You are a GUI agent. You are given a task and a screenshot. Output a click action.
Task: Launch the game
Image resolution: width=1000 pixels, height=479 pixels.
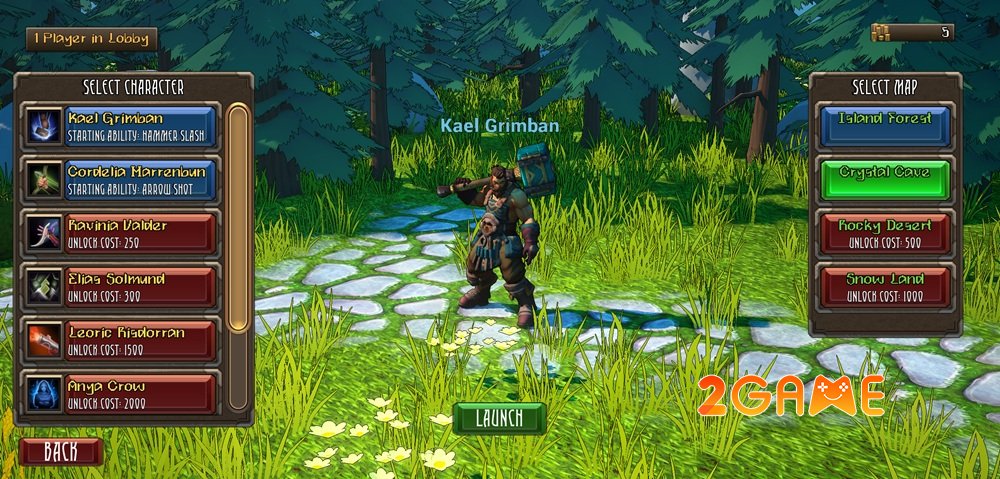tap(499, 418)
